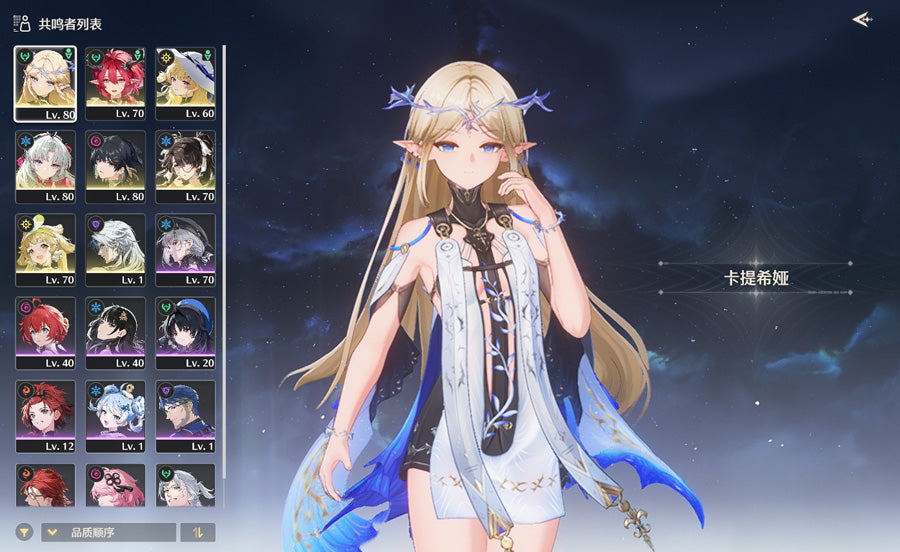The image size is (900, 552).
Task: Open the filter funnel button
Action: 24,532
